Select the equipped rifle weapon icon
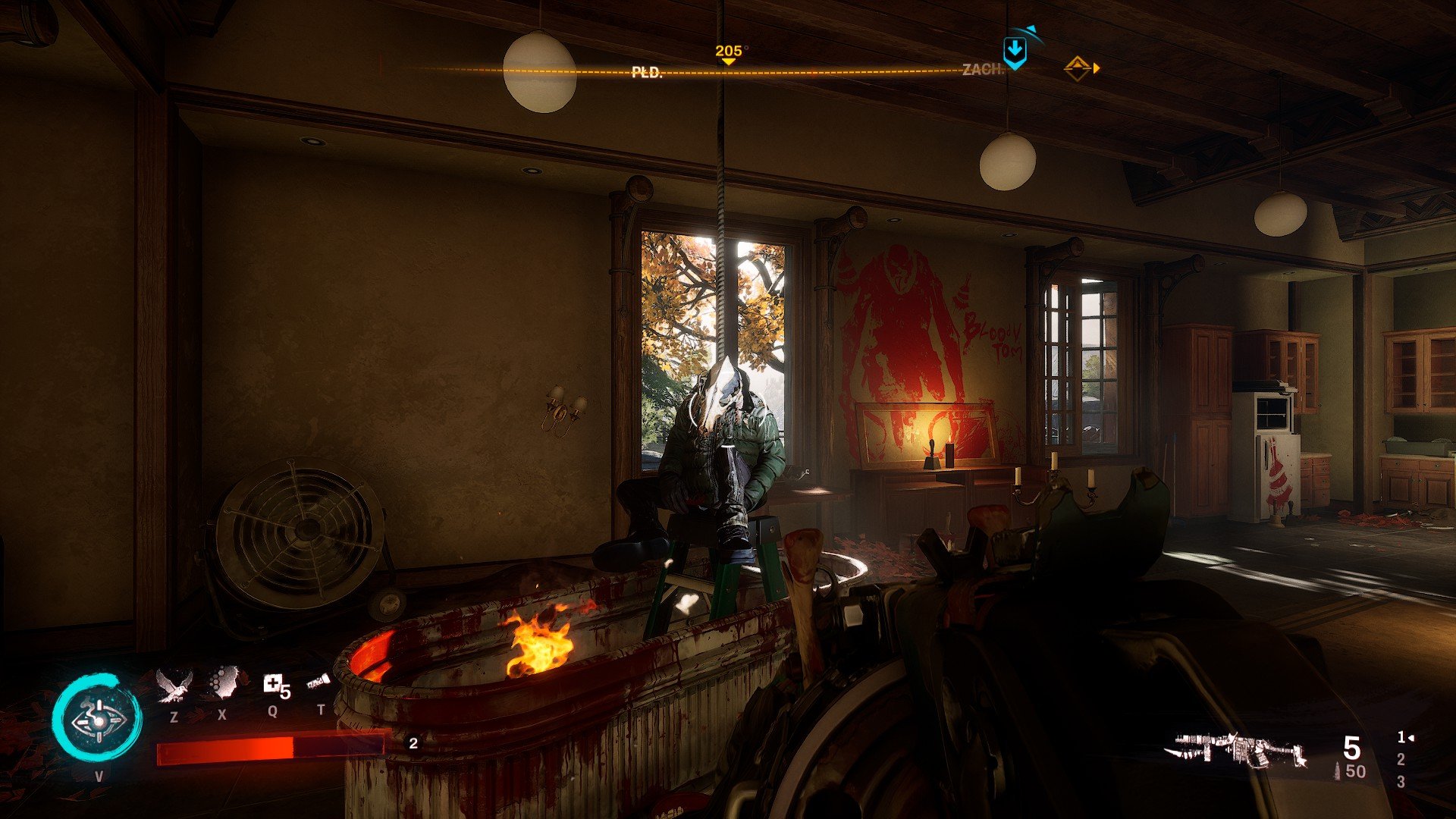This screenshot has width=1456, height=819. tap(1237, 752)
